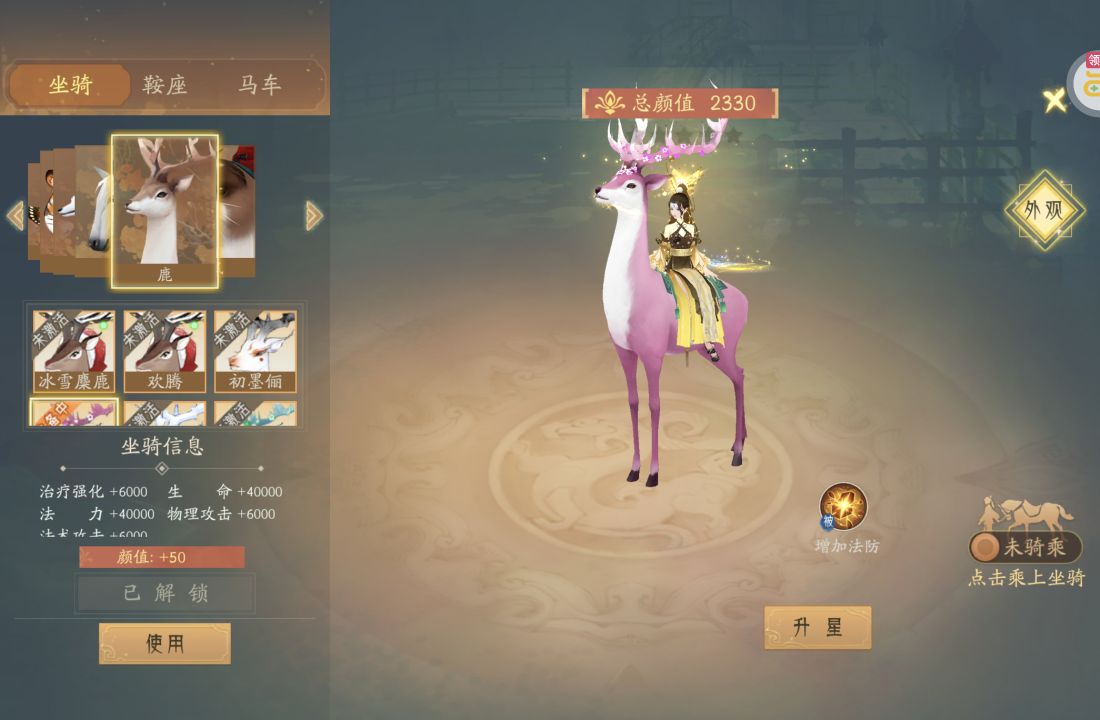The width and height of the screenshot is (1100, 720).
Task: Click the 使用 button
Action: [165, 643]
